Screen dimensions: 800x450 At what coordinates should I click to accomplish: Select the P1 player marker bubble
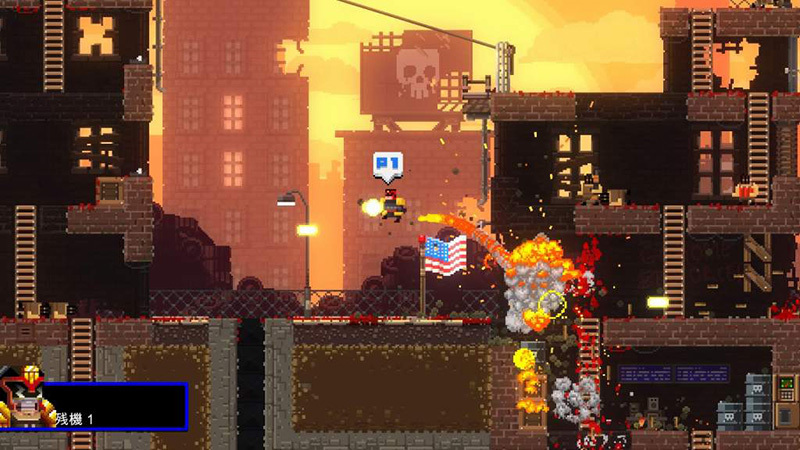point(387,164)
